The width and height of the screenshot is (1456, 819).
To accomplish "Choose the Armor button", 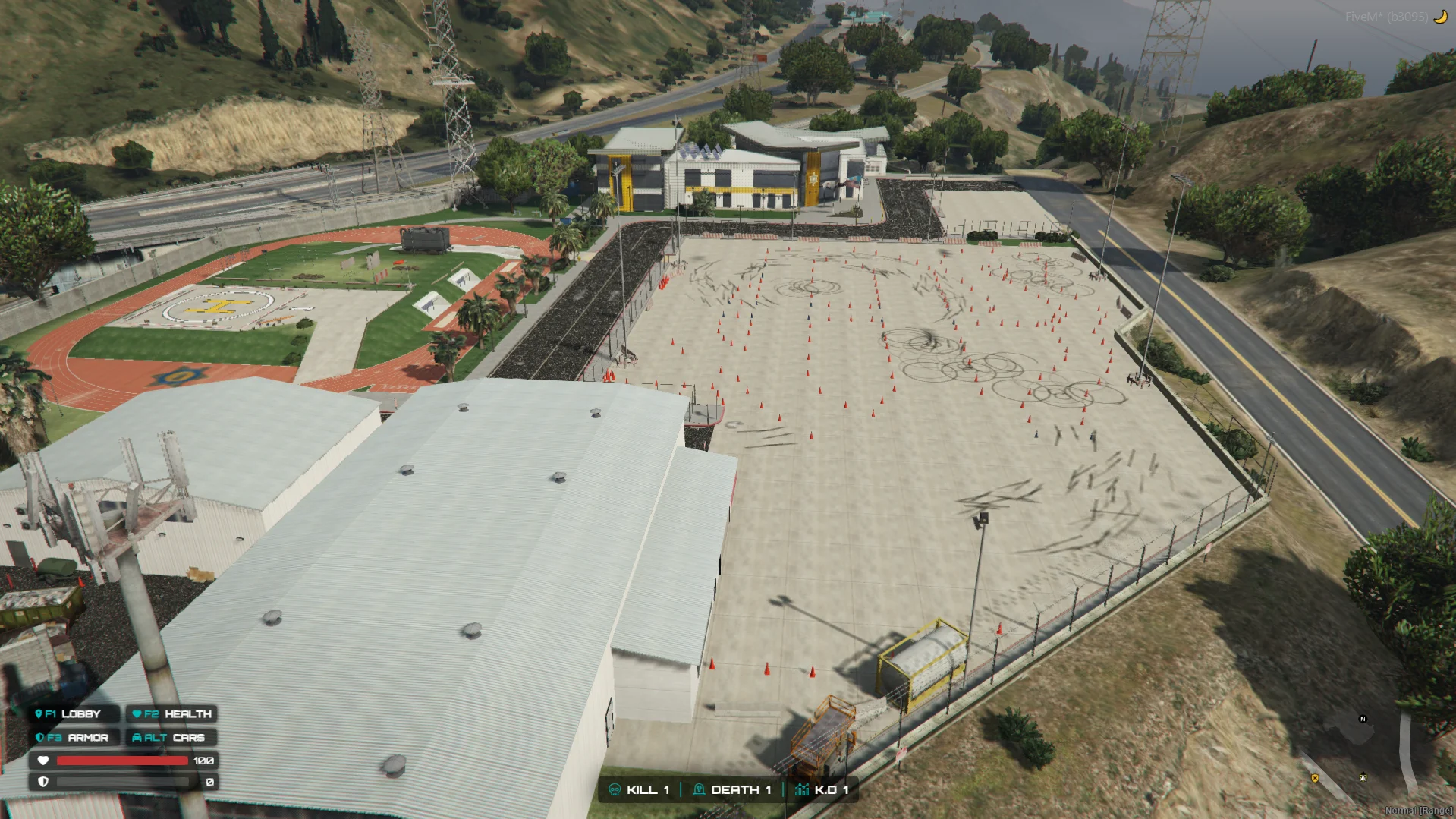I will click(74, 738).
